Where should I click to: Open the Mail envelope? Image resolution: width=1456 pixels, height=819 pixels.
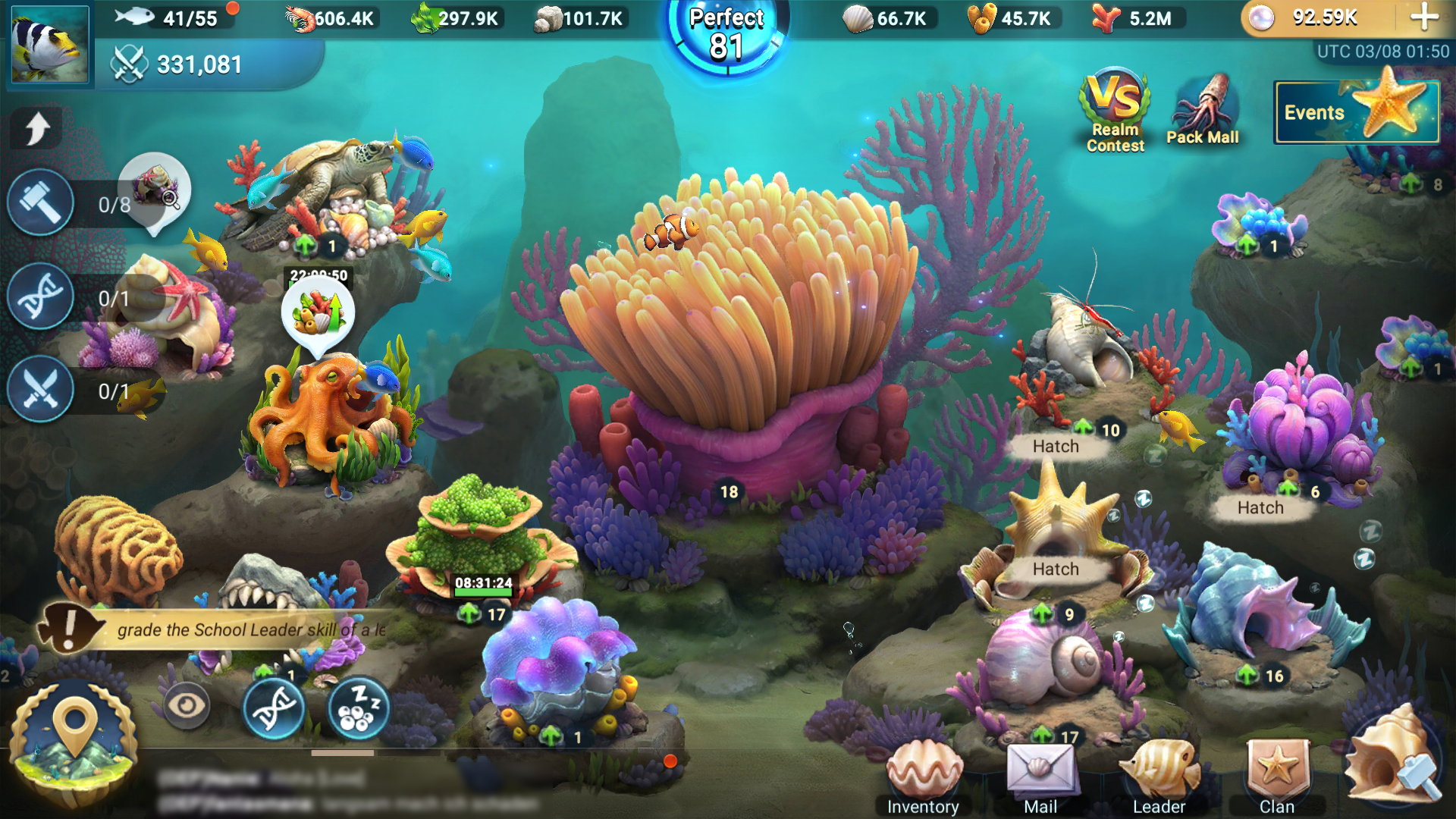(1040, 777)
